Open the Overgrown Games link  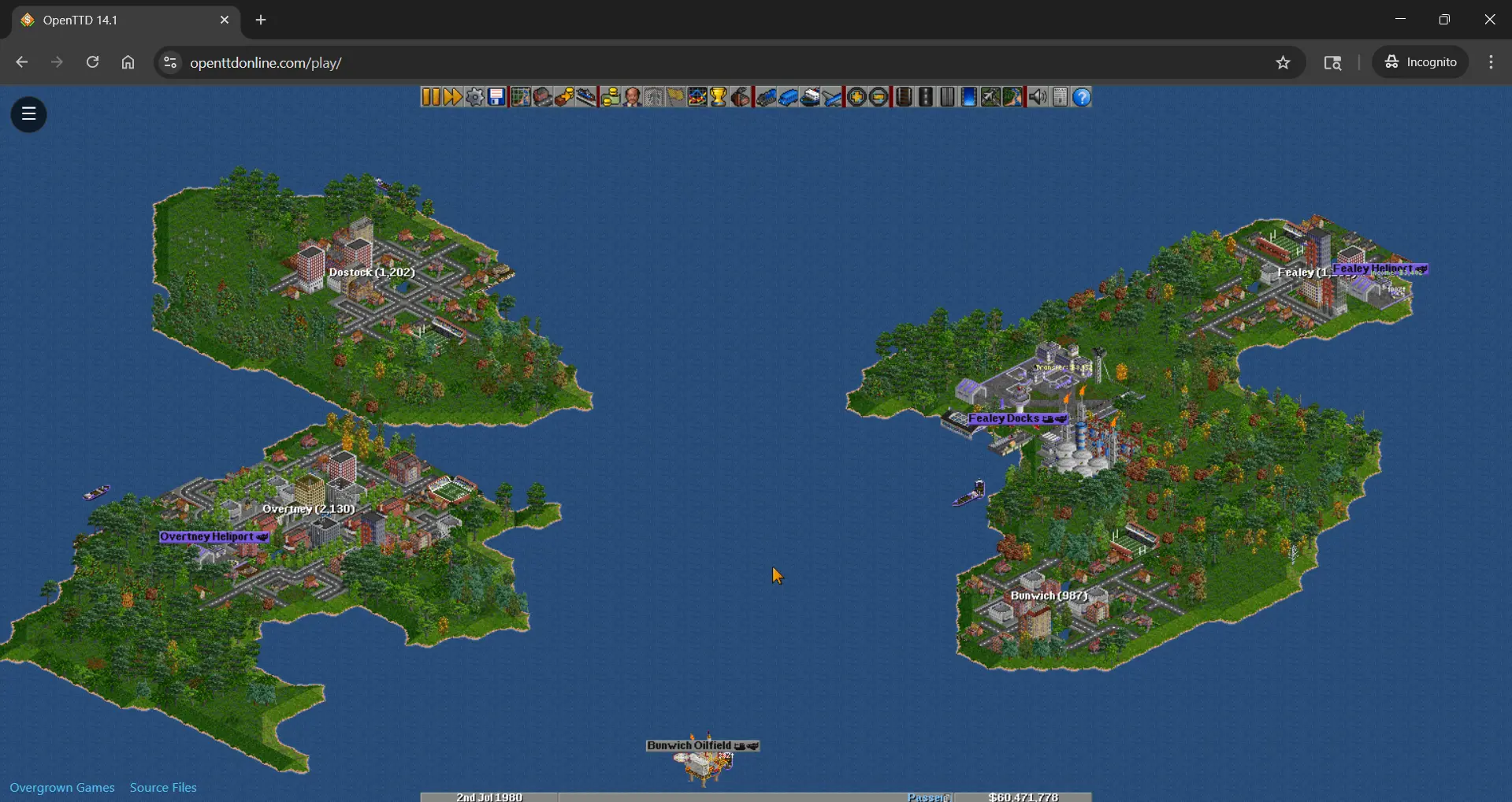62,787
